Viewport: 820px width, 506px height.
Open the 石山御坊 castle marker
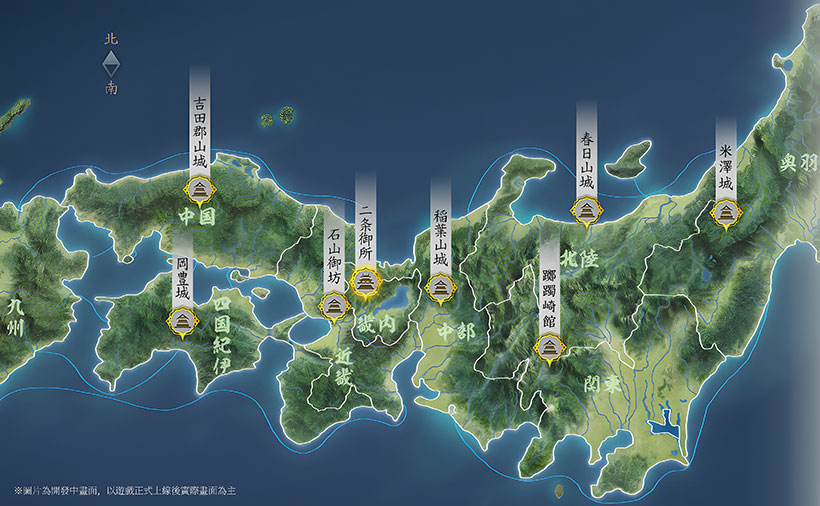coord(333,303)
